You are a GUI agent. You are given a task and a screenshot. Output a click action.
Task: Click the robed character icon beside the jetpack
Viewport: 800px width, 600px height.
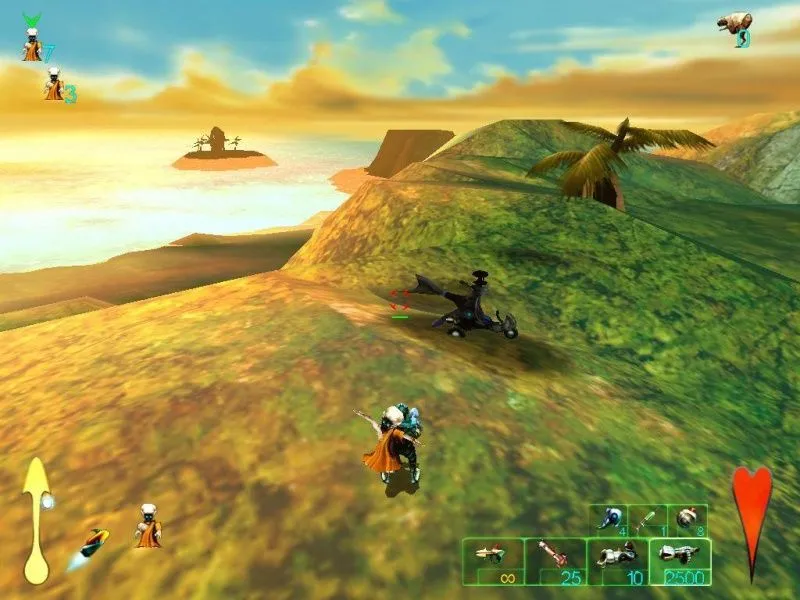tap(148, 526)
